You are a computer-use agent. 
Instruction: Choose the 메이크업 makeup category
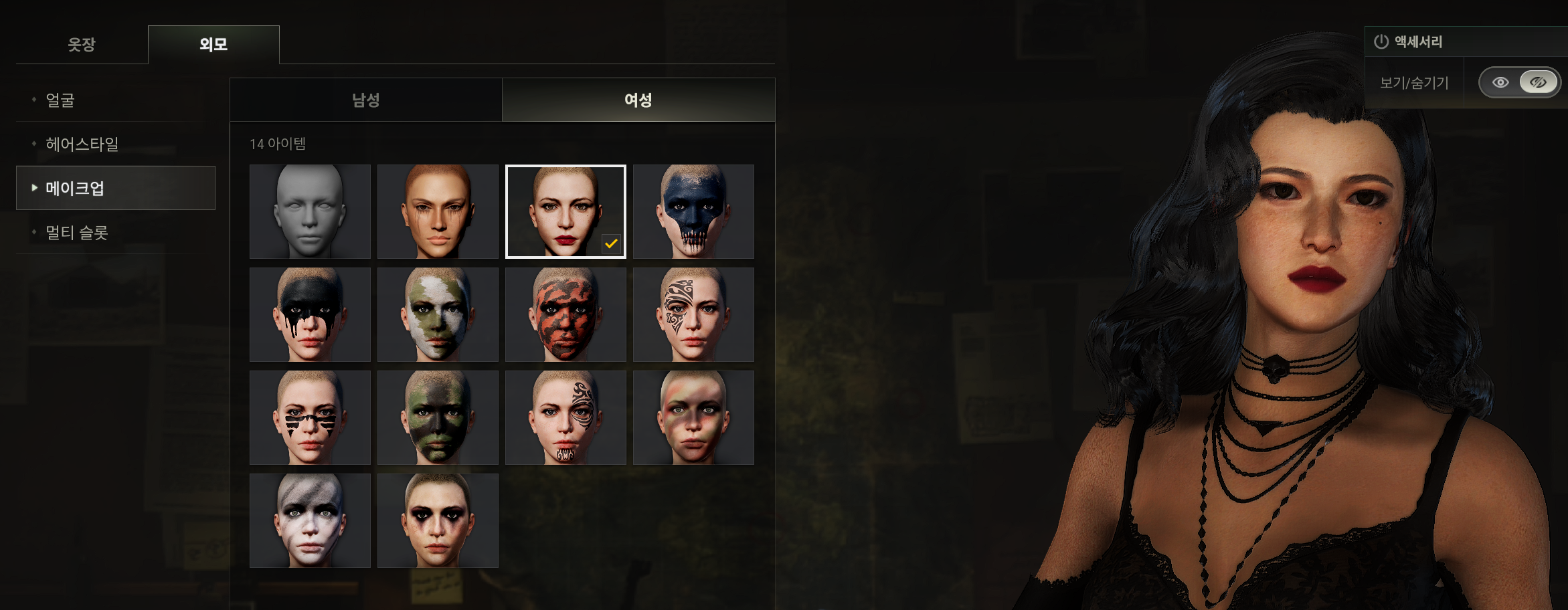coord(75,189)
